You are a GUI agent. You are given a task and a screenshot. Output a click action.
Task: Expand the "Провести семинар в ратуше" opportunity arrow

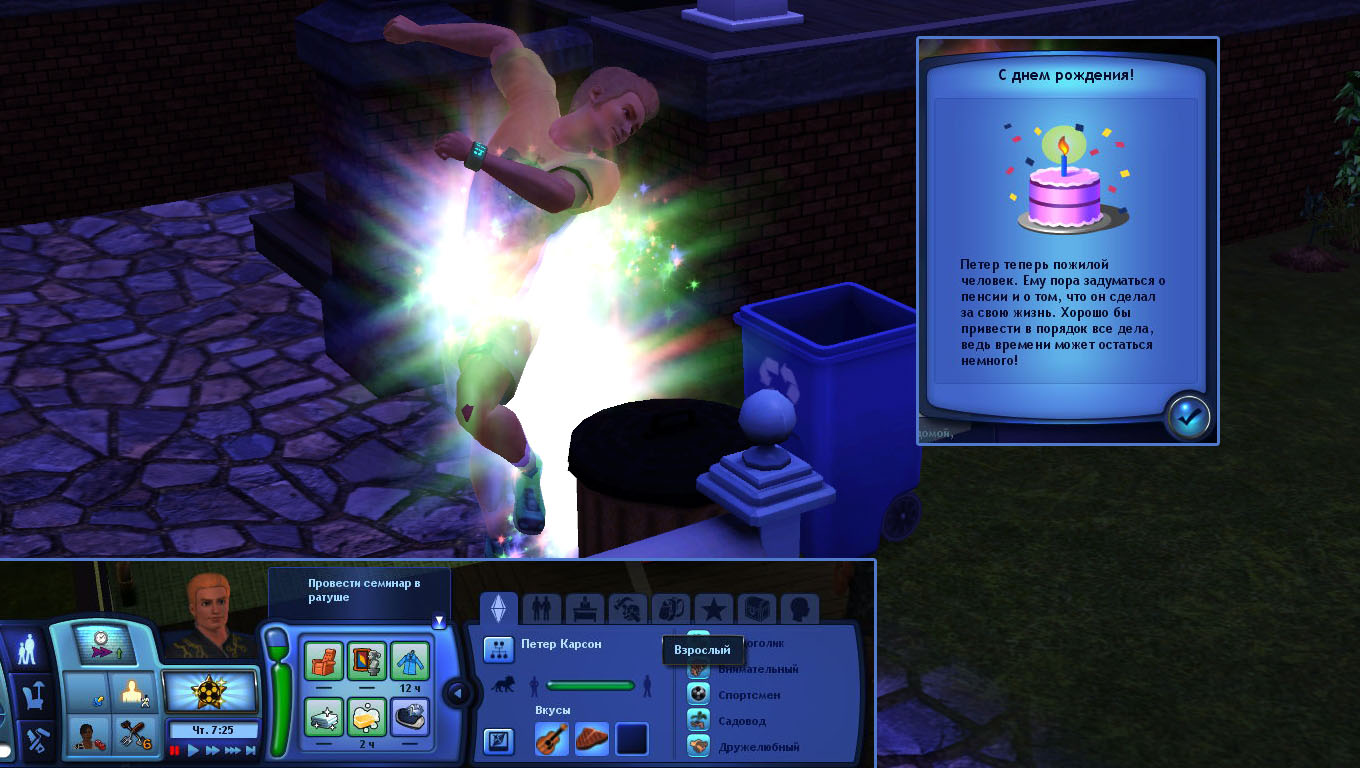coord(438,621)
